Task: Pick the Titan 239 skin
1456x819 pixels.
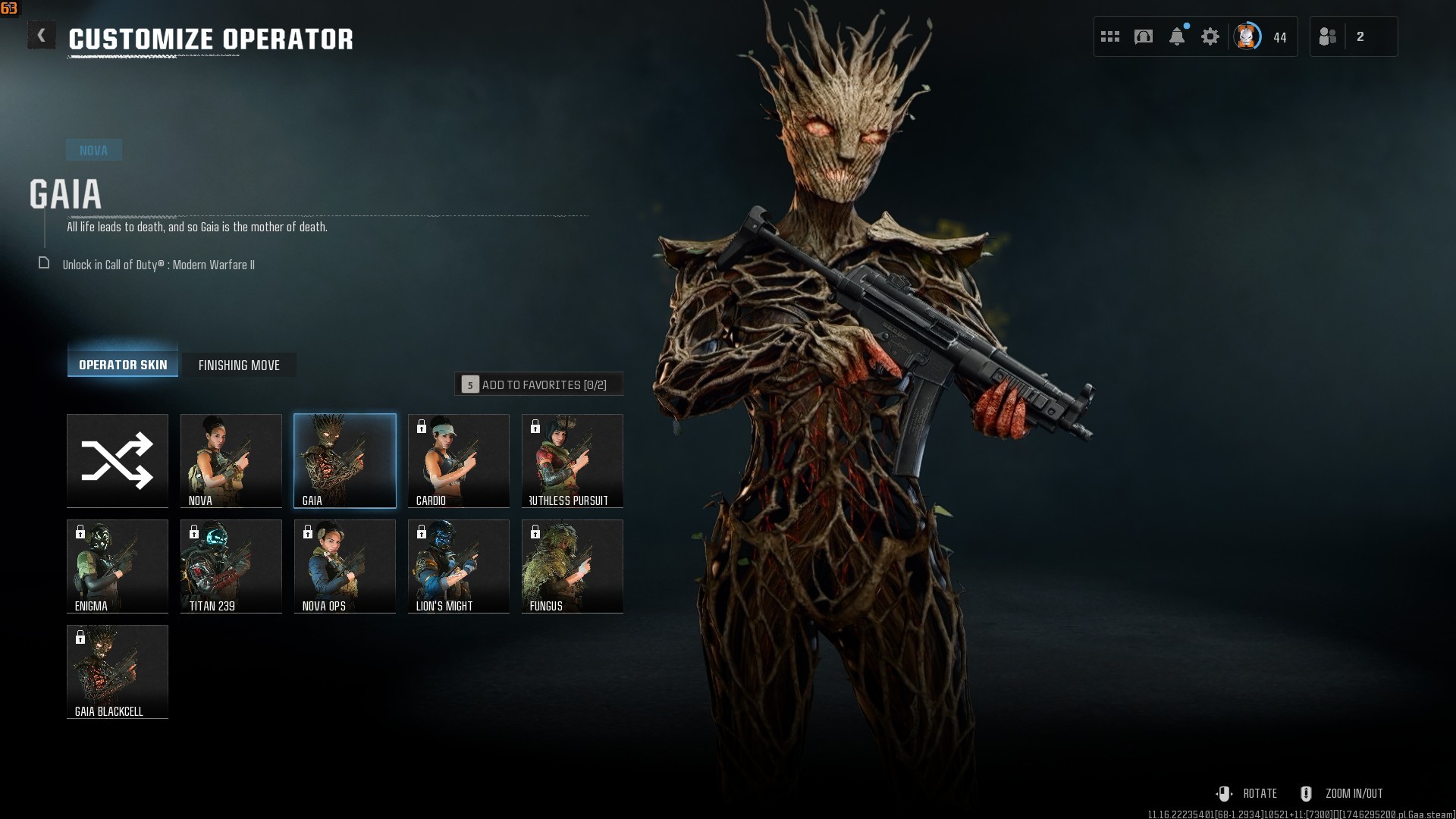Action: (231, 566)
